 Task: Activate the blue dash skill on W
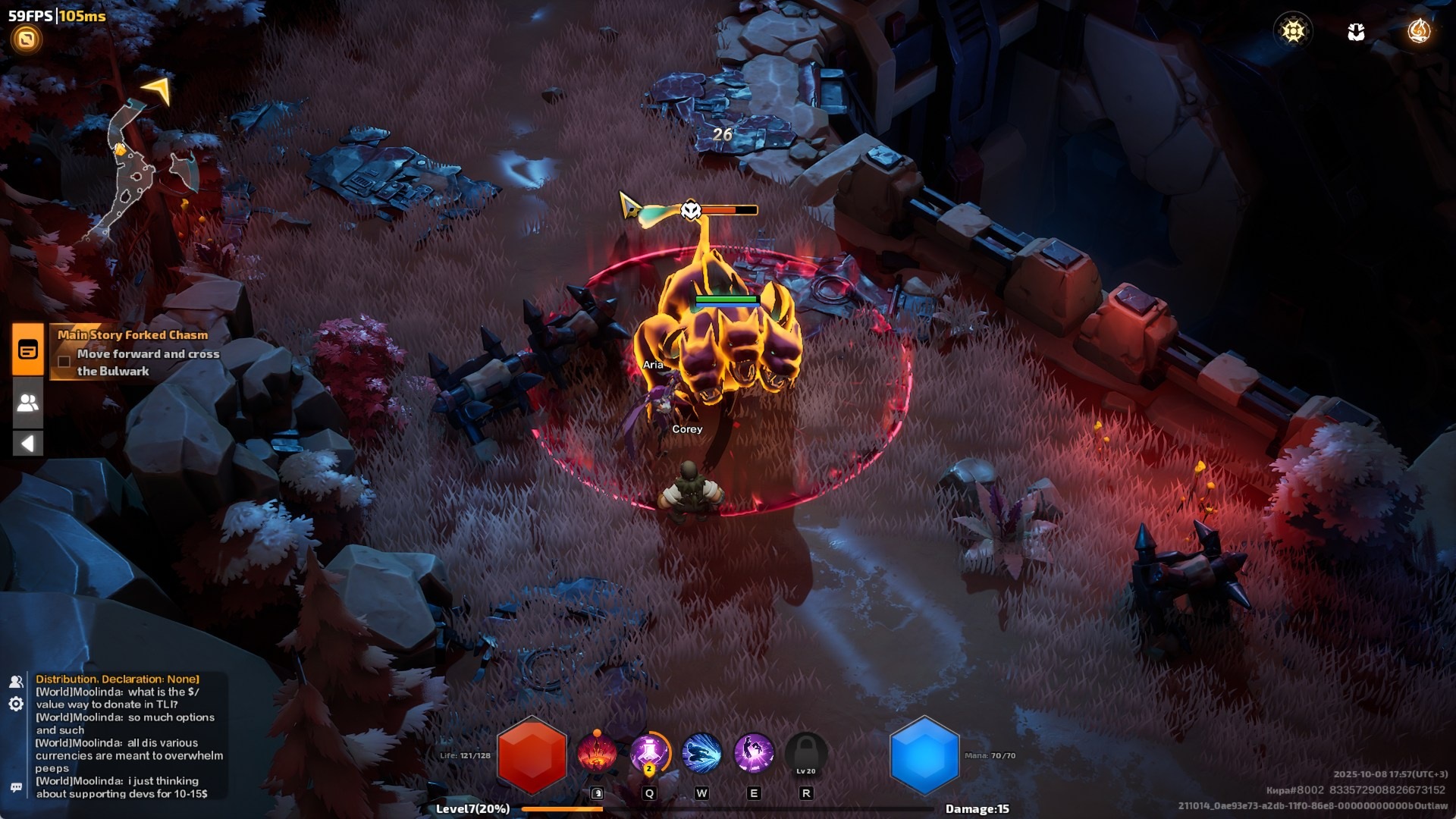(x=701, y=754)
